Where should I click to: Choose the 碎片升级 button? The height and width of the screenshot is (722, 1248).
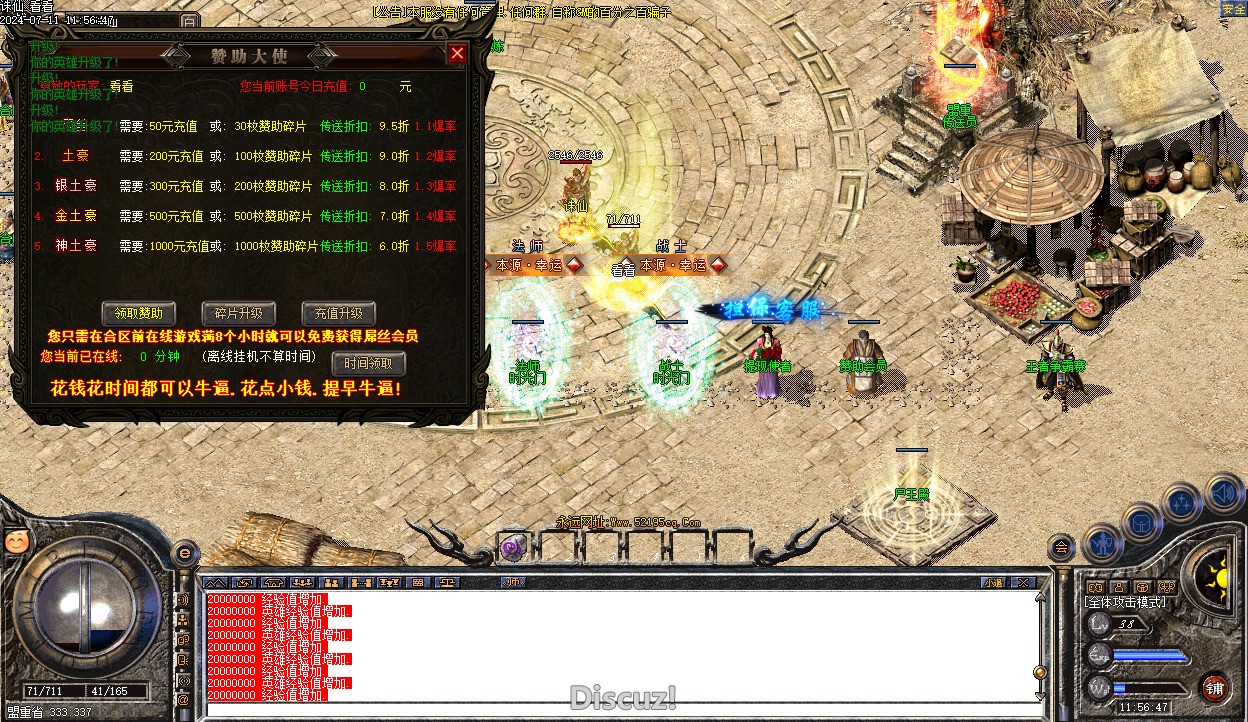(238, 313)
